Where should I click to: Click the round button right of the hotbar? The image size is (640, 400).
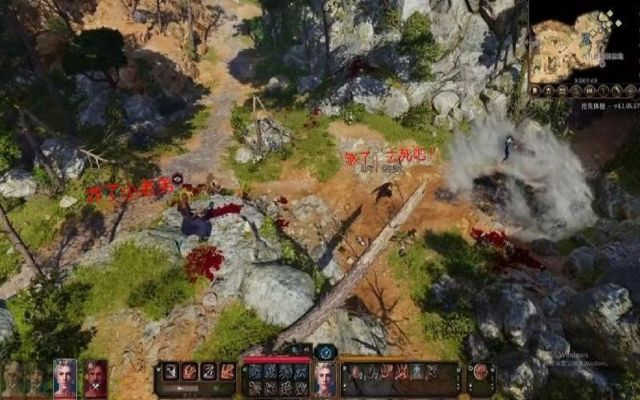pos(481,373)
